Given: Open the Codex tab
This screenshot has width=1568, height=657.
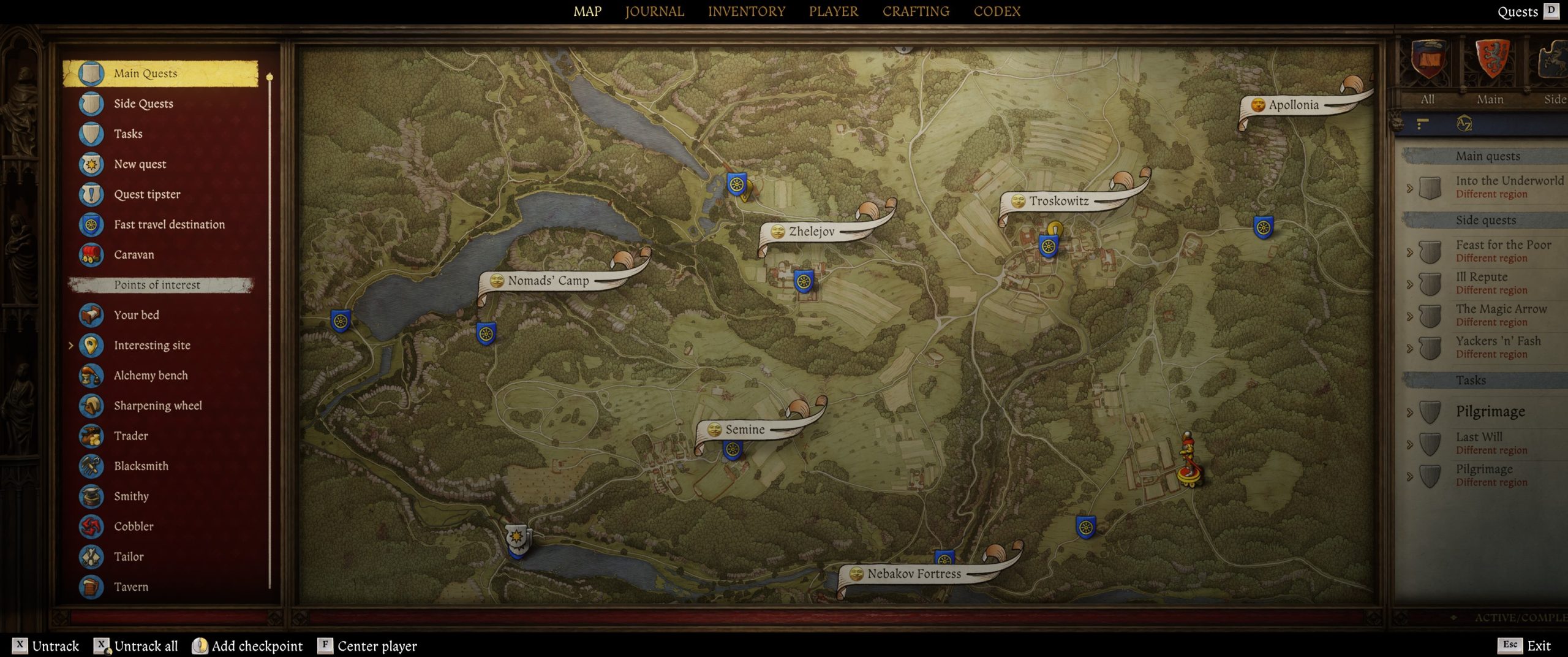Looking at the screenshot, I should [997, 12].
